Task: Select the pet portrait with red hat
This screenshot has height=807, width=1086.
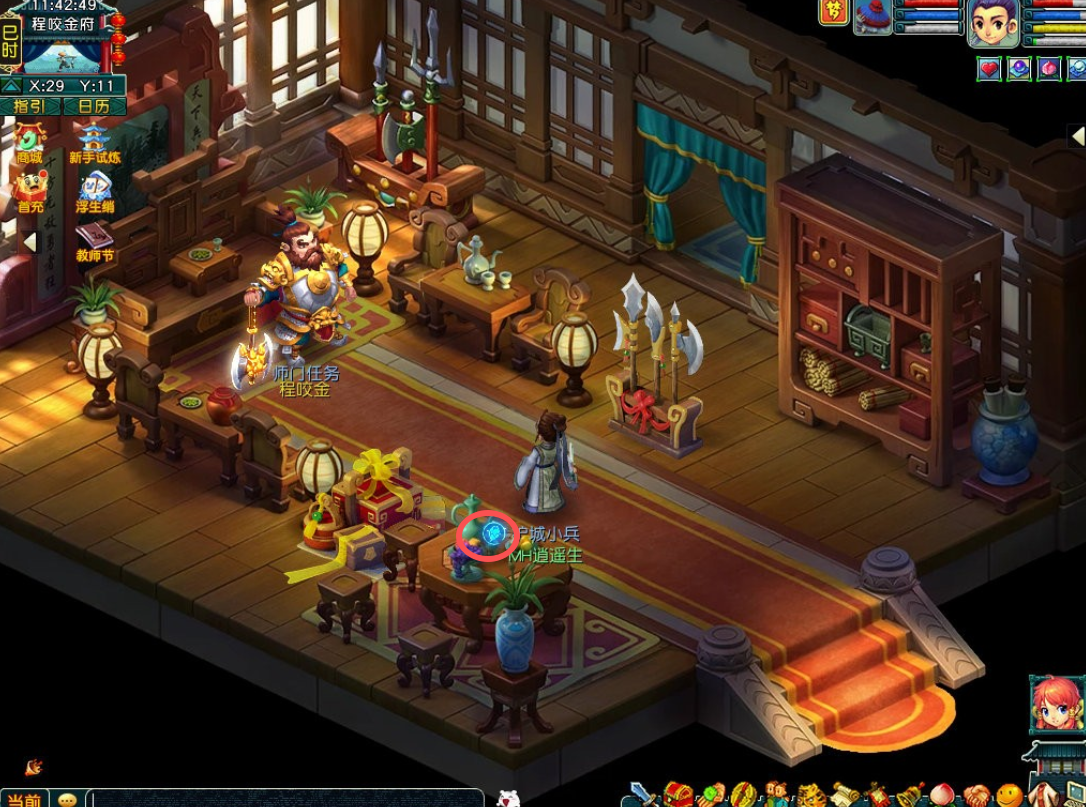Action: coord(872,17)
